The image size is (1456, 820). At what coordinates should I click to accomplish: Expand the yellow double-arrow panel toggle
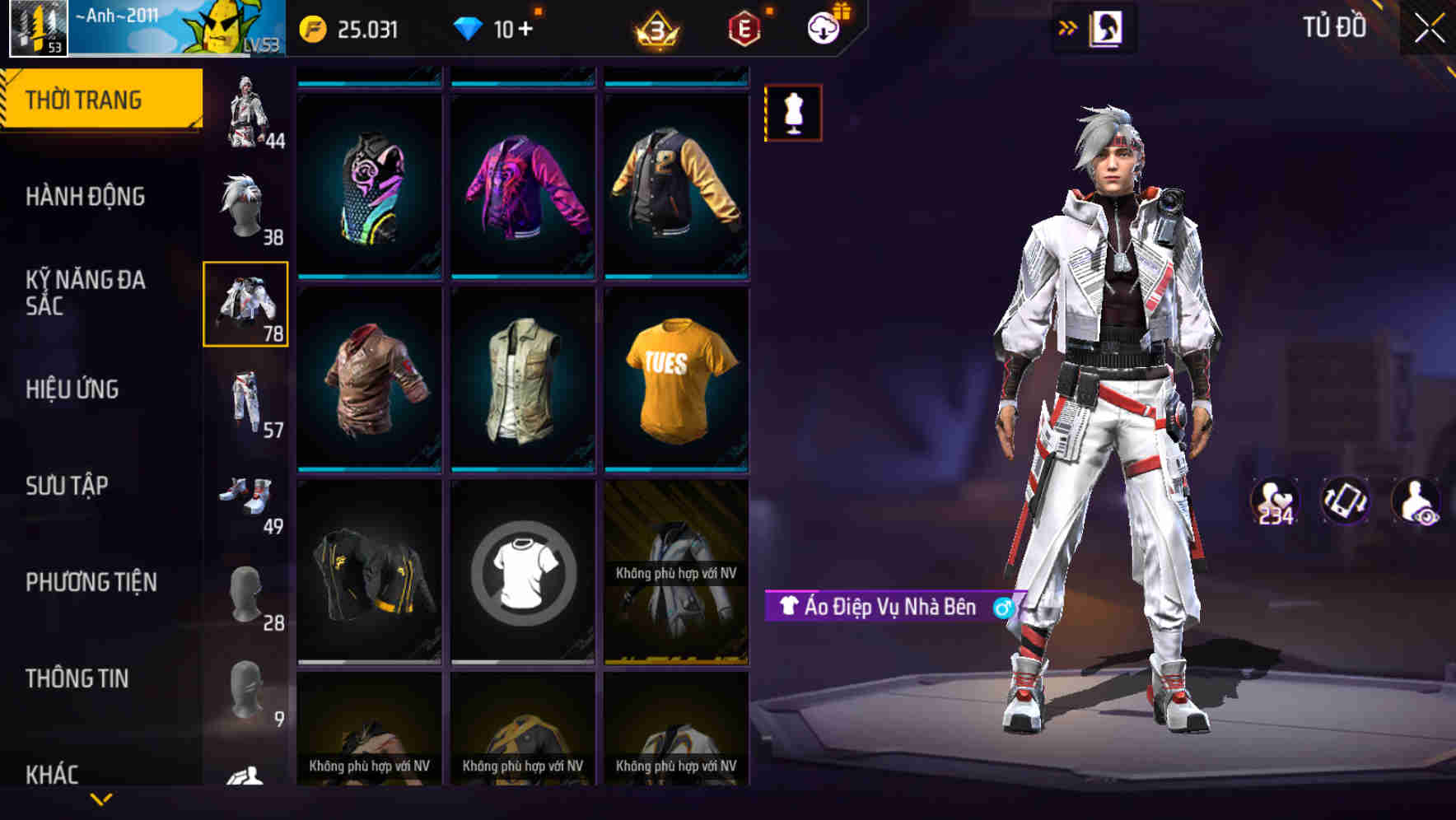pos(1068,26)
